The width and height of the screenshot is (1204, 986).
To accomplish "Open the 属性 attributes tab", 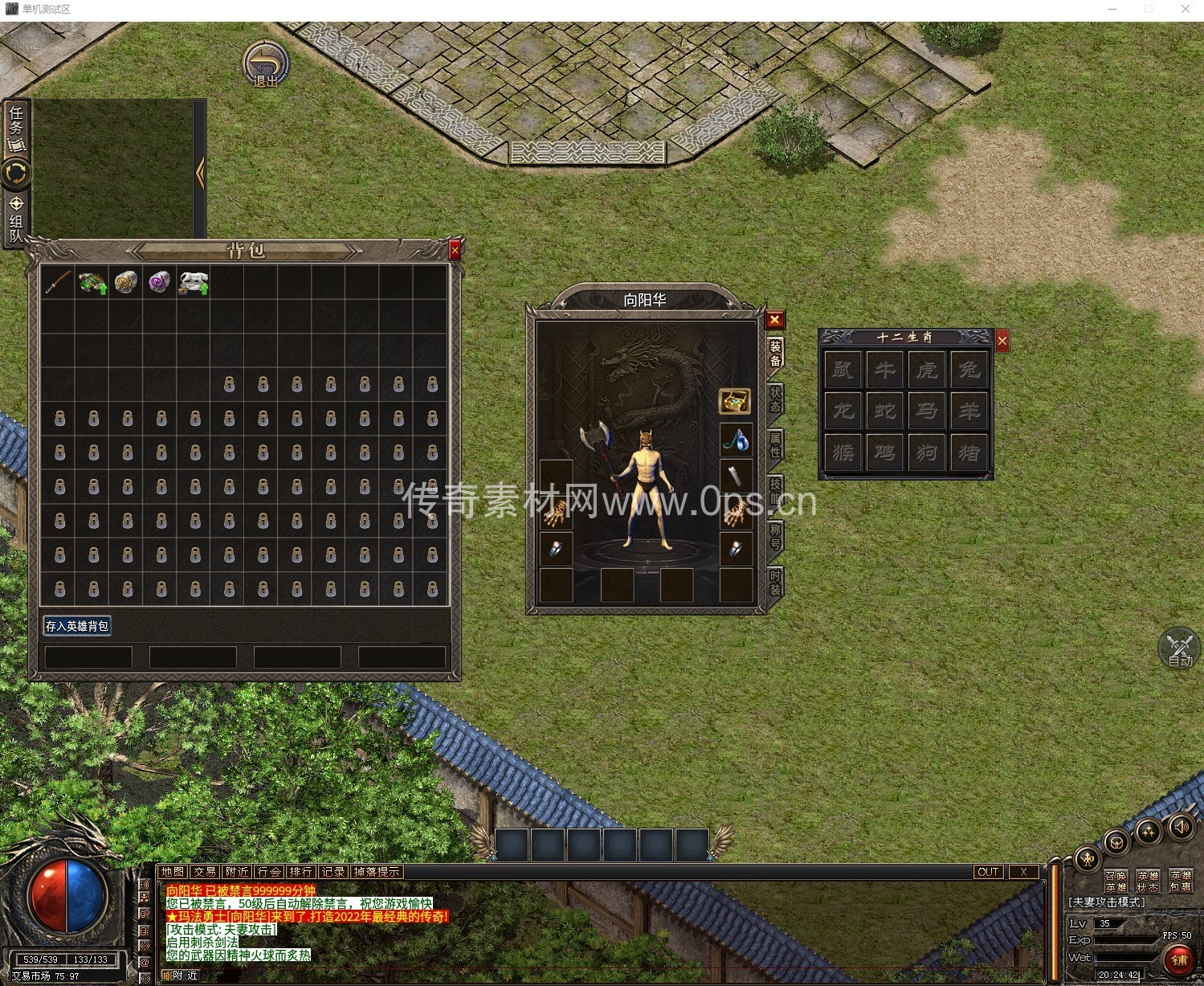I will point(775,444).
